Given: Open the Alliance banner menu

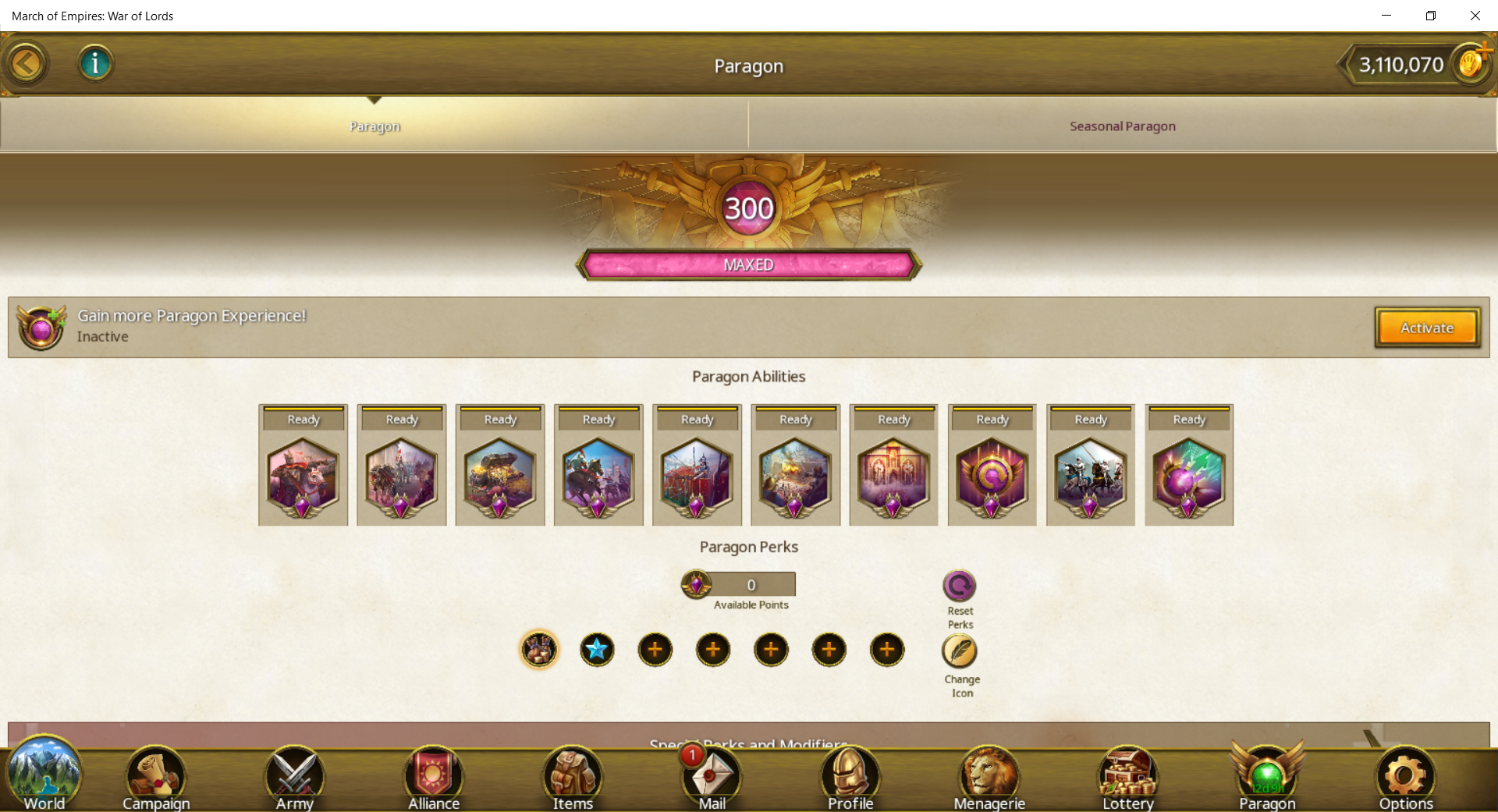Looking at the screenshot, I should [x=434, y=778].
